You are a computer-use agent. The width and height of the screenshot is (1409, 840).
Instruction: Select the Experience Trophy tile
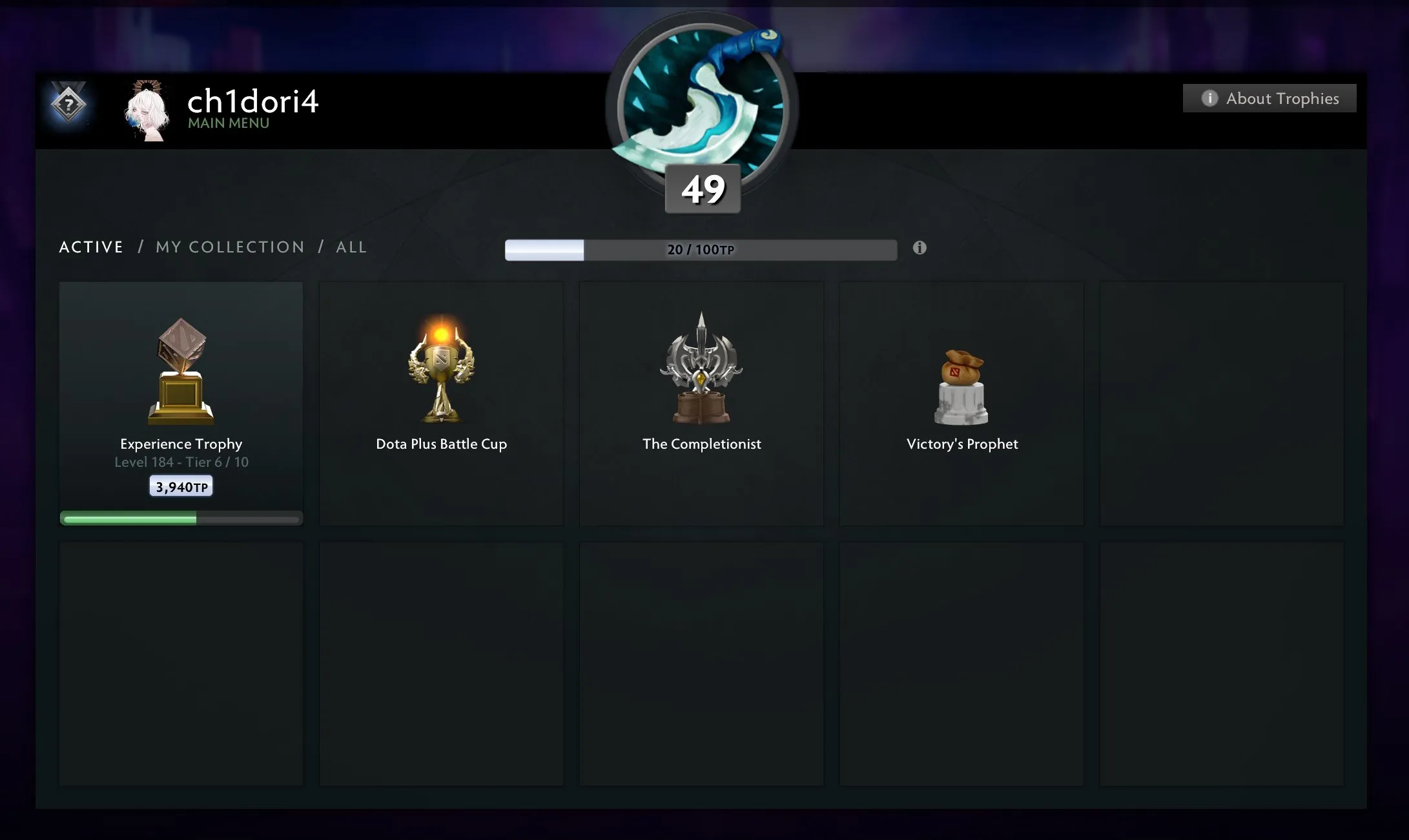(181, 403)
